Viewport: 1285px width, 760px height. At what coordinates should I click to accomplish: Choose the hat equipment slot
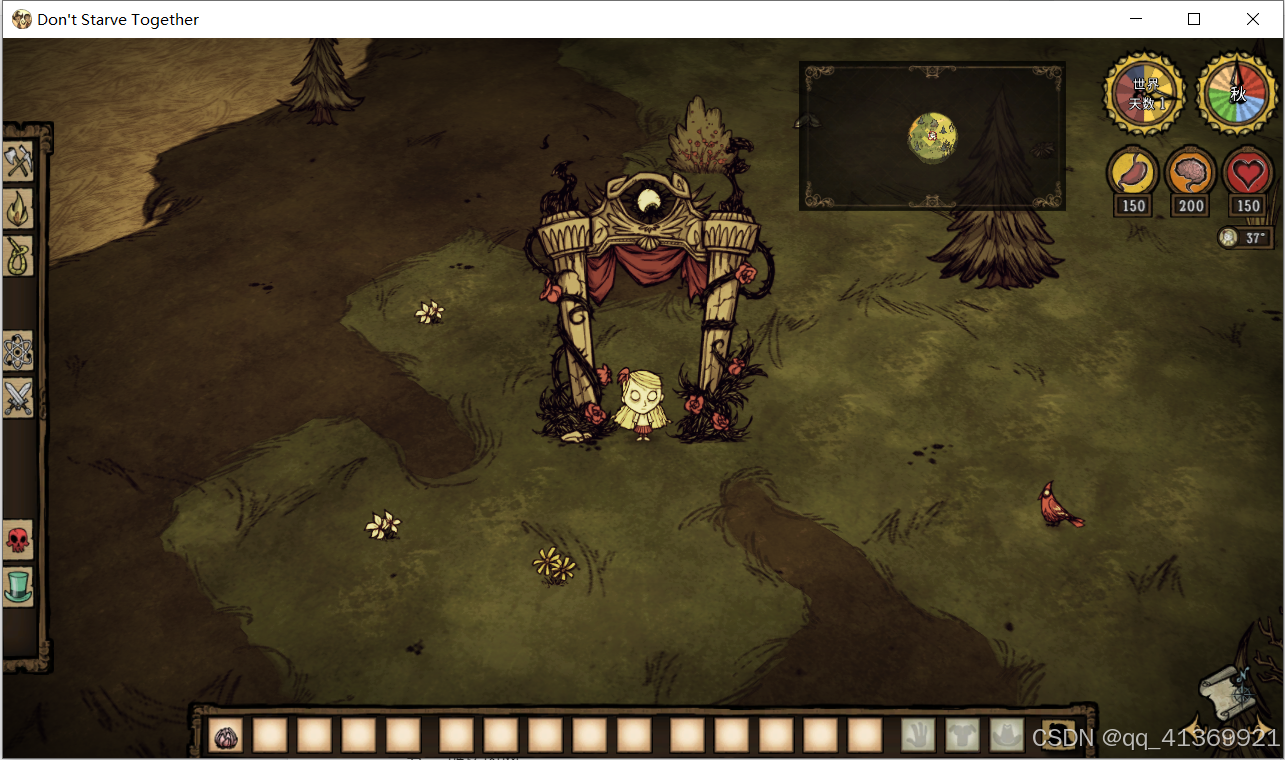pos(1007,736)
